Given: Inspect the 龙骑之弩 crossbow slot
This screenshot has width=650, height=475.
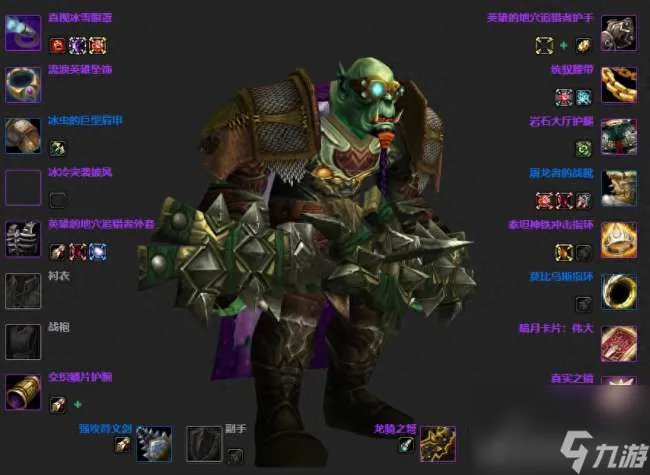Looking at the screenshot, I should (438, 444).
